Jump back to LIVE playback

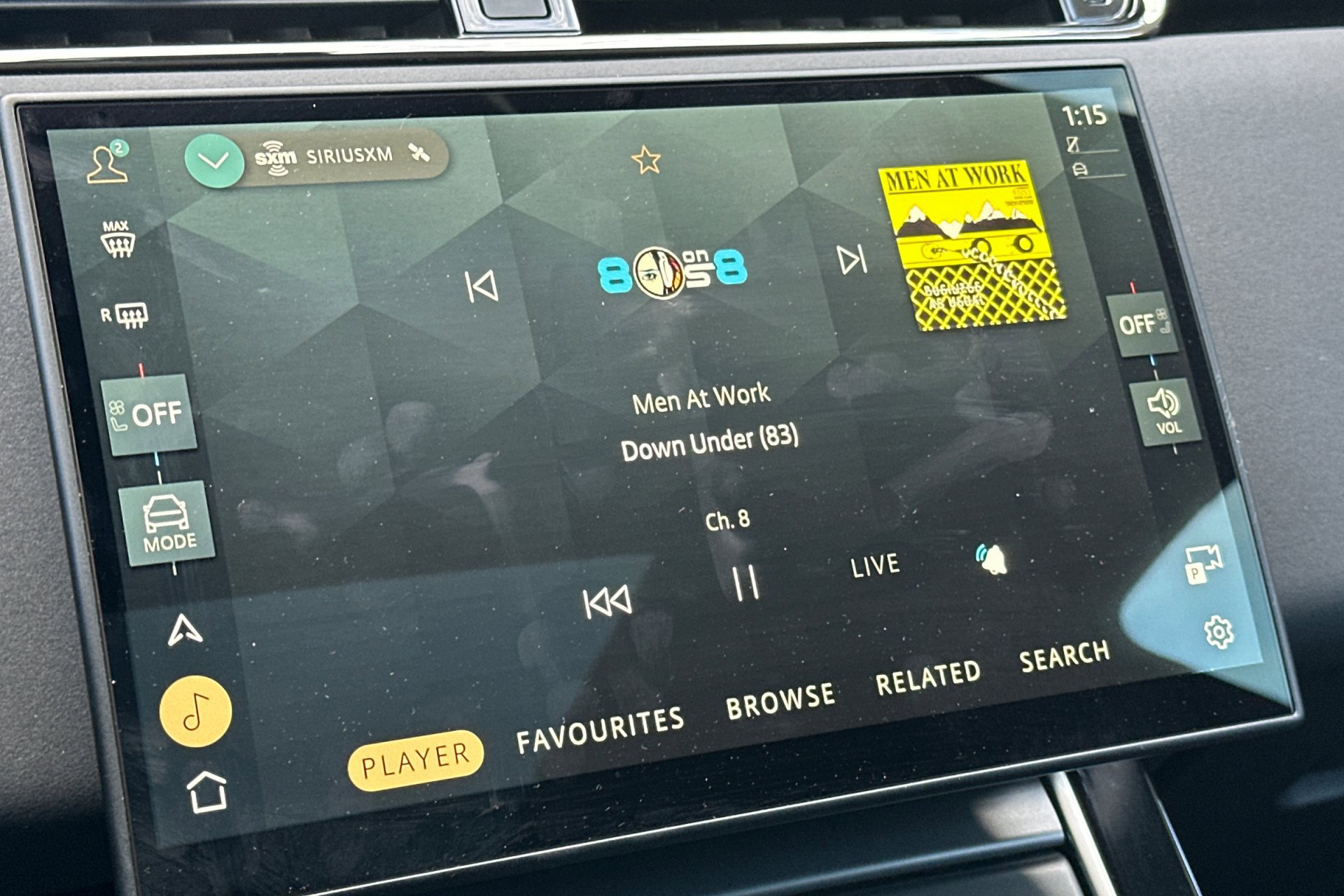click(874, 564)
